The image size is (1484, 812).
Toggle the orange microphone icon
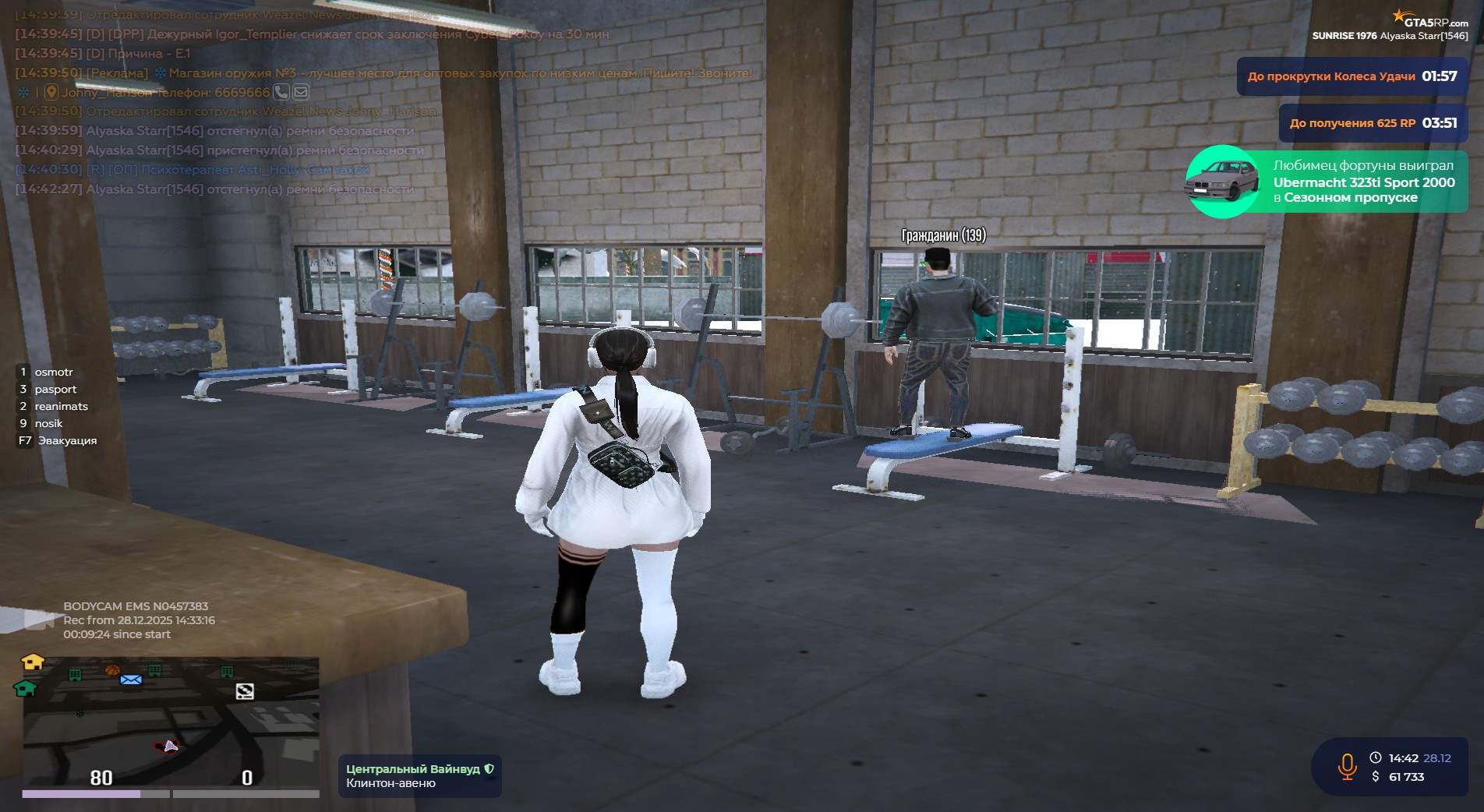pos(1347,767)
